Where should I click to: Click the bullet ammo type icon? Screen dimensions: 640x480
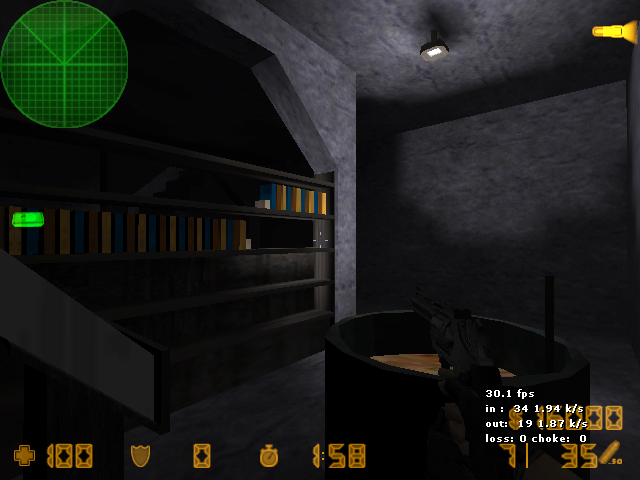pyautogui.click(x=610, y=453)
